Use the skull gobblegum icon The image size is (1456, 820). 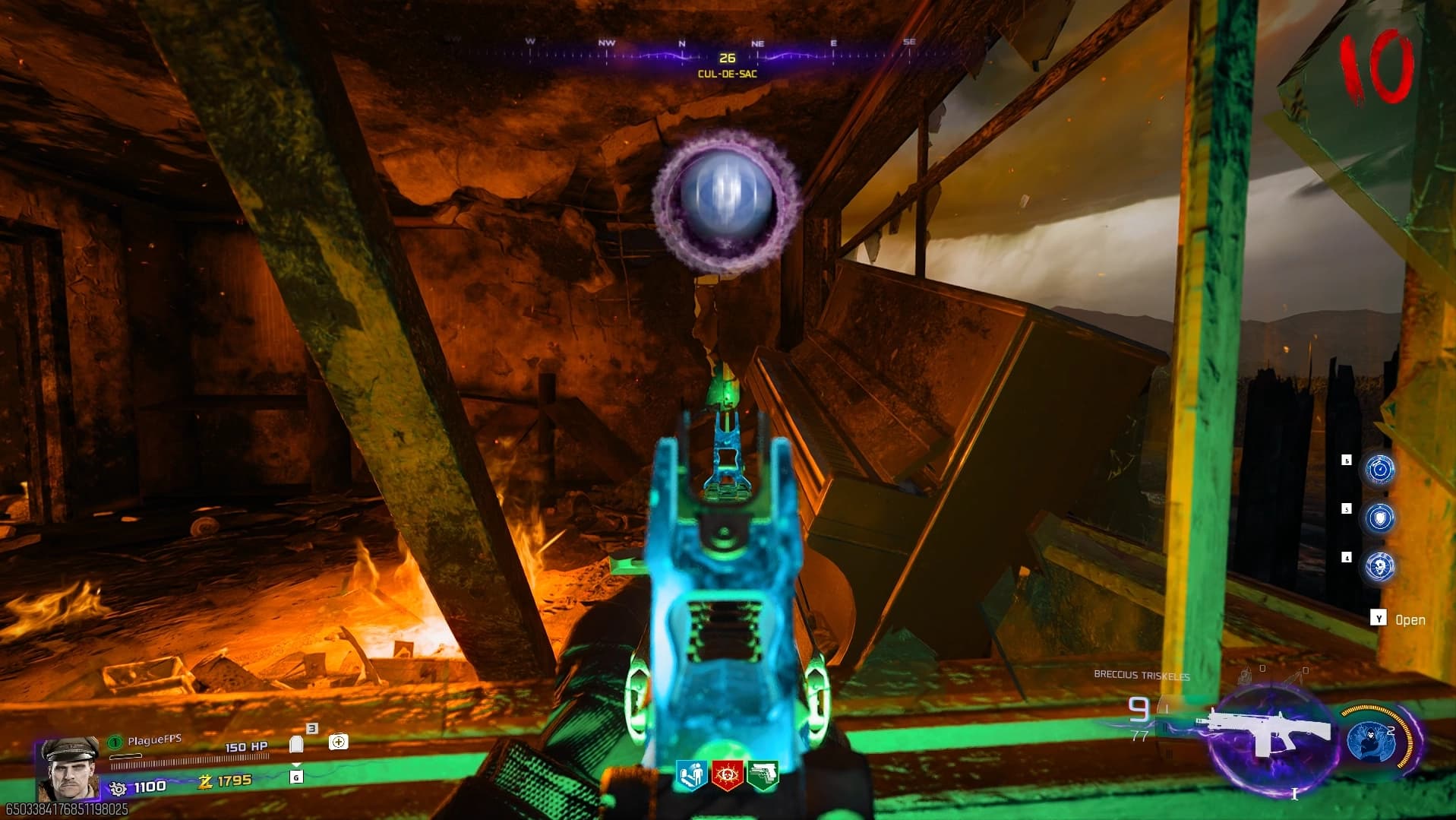1379,566
